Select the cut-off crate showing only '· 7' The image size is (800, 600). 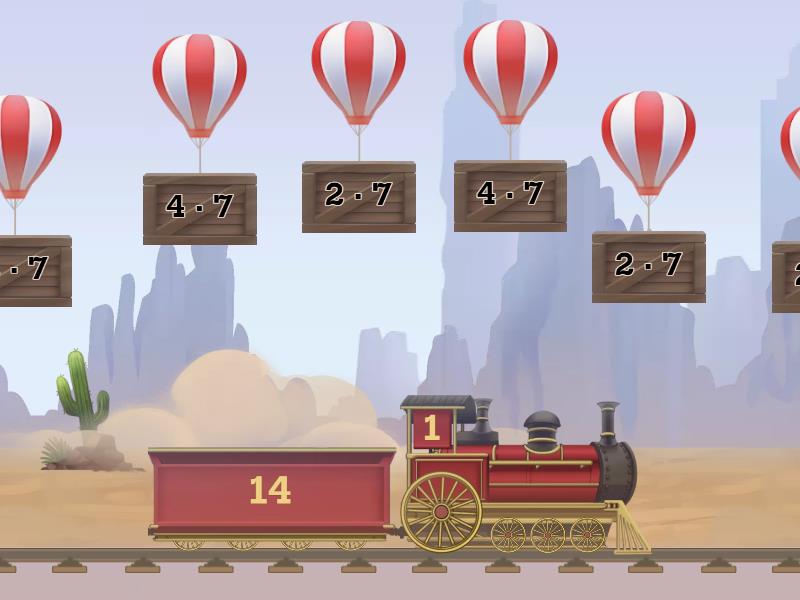[33, 270]
